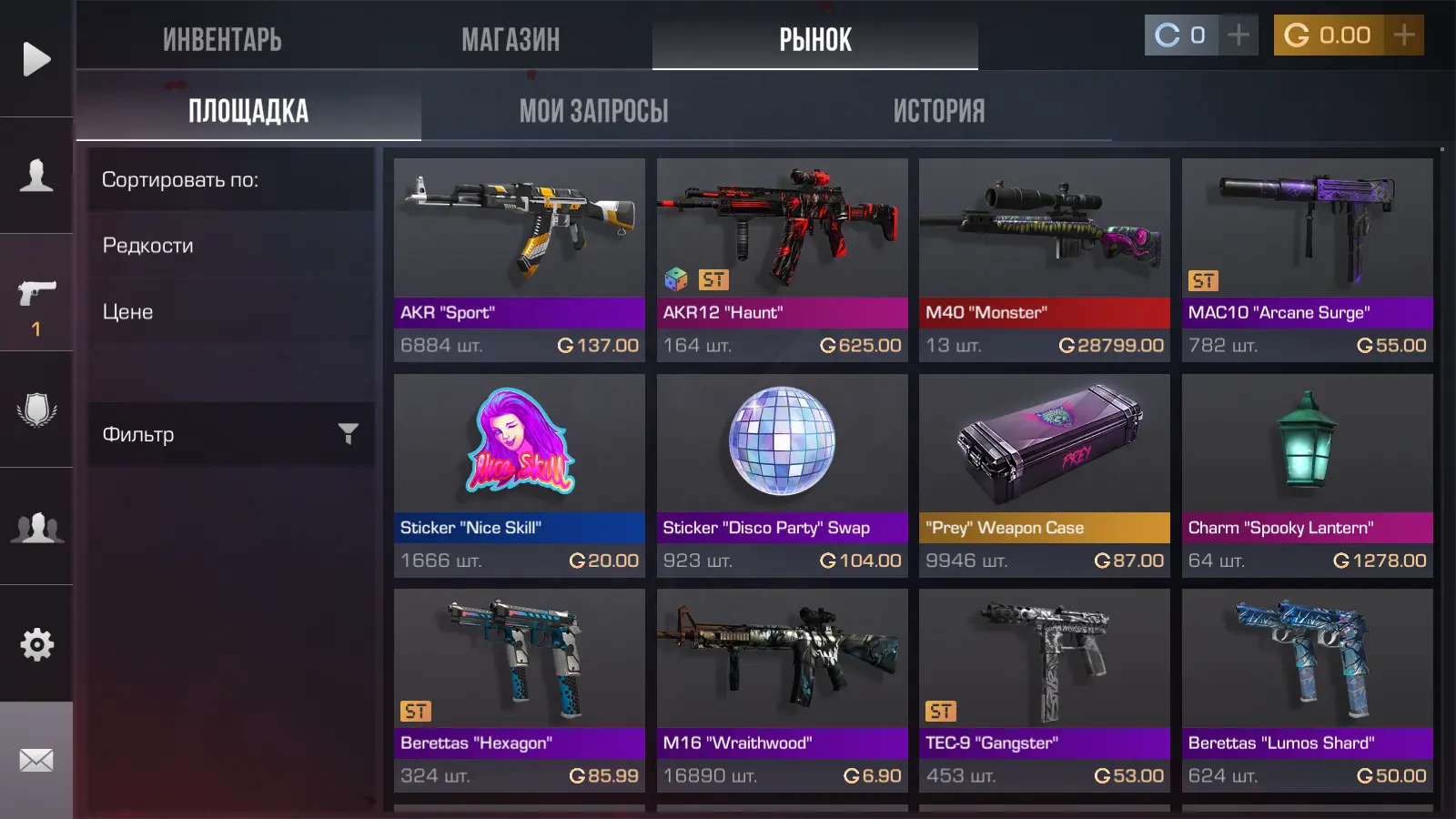Click the play arrow icon in the sidebar
This screenshot has height=819, width=1456.
coord(36,59)
